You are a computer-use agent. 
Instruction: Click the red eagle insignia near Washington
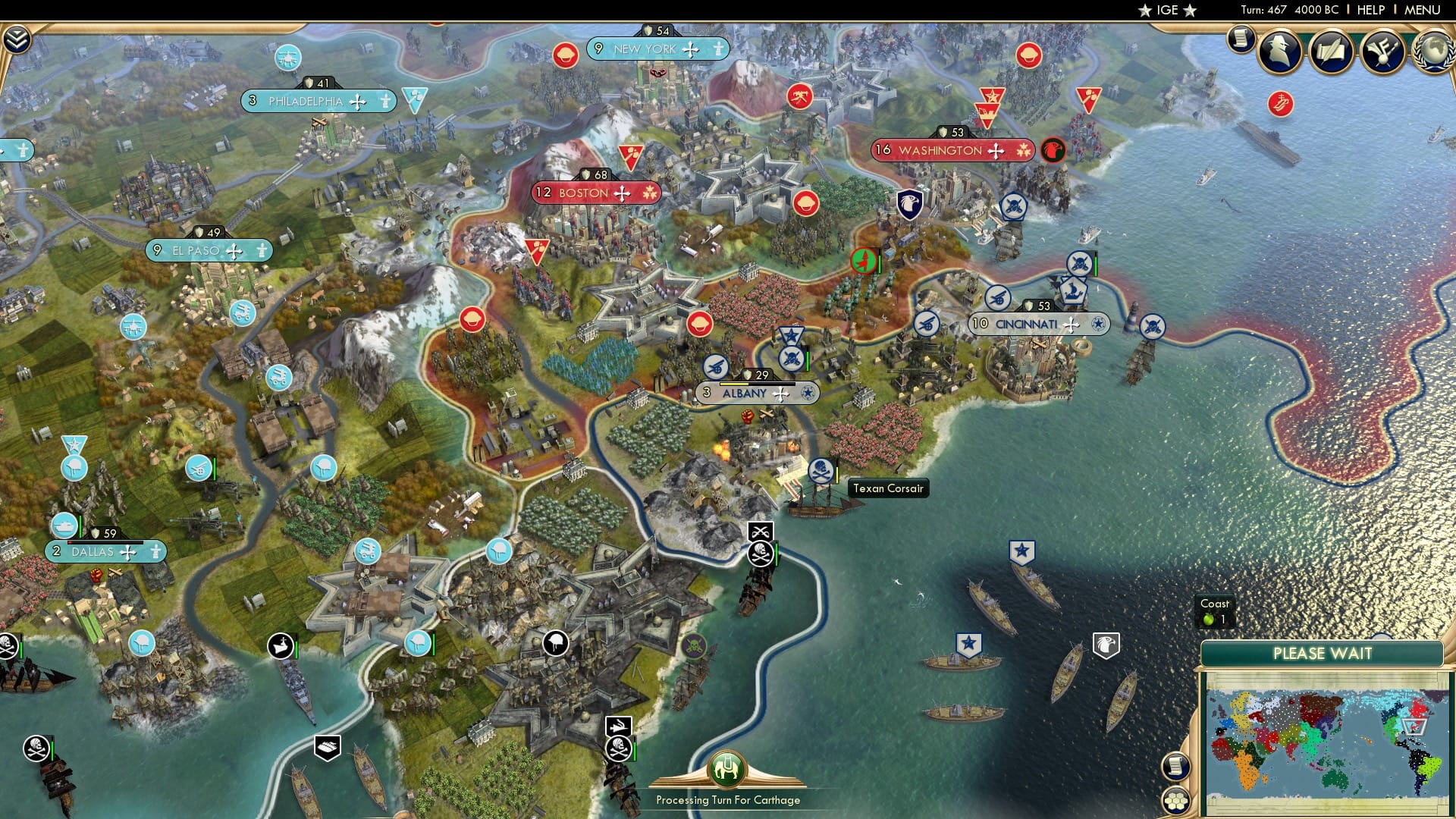[x=1053, y=151]
